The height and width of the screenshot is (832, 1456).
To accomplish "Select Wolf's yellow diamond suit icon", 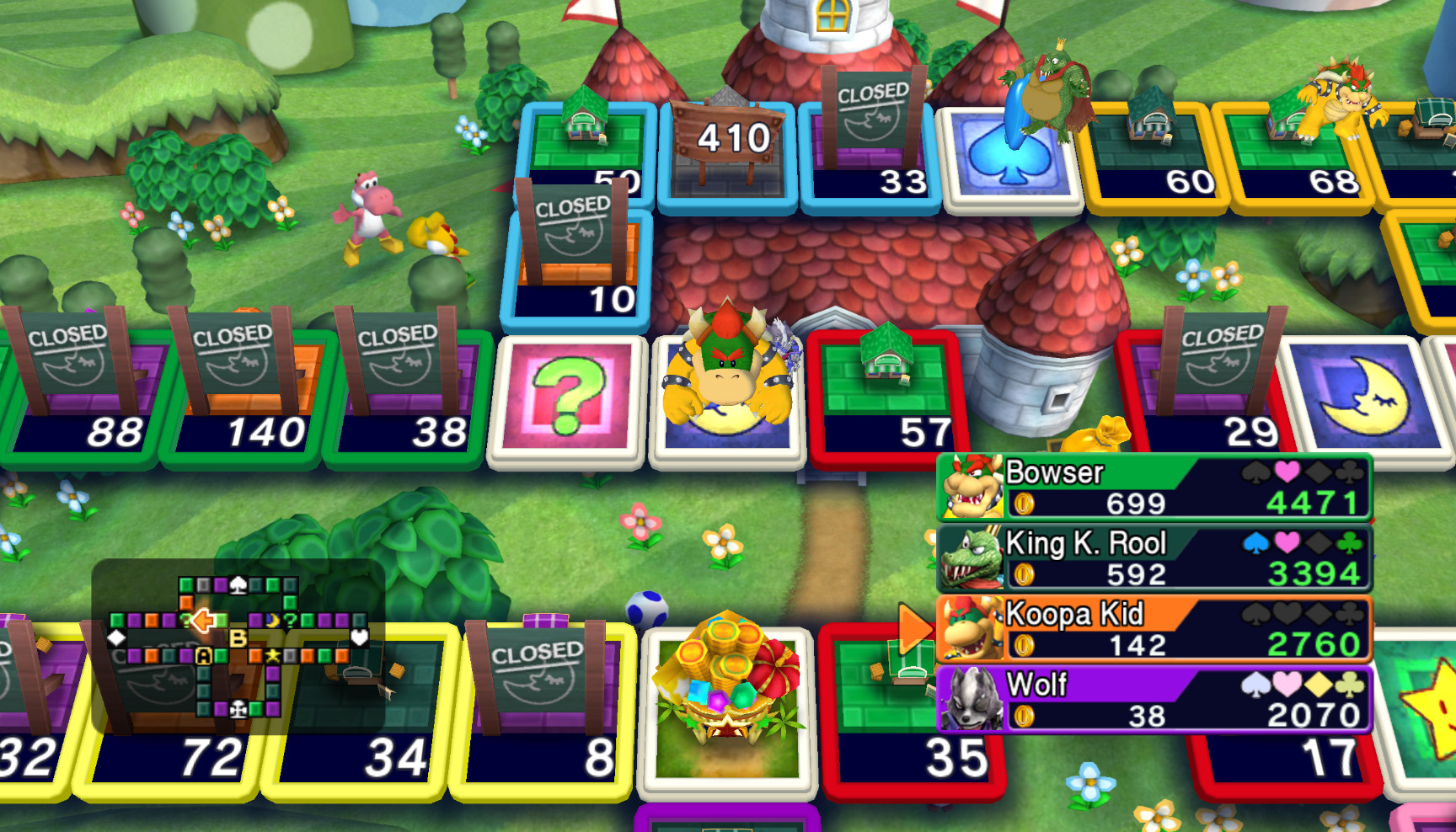I will coord(1317,685).
